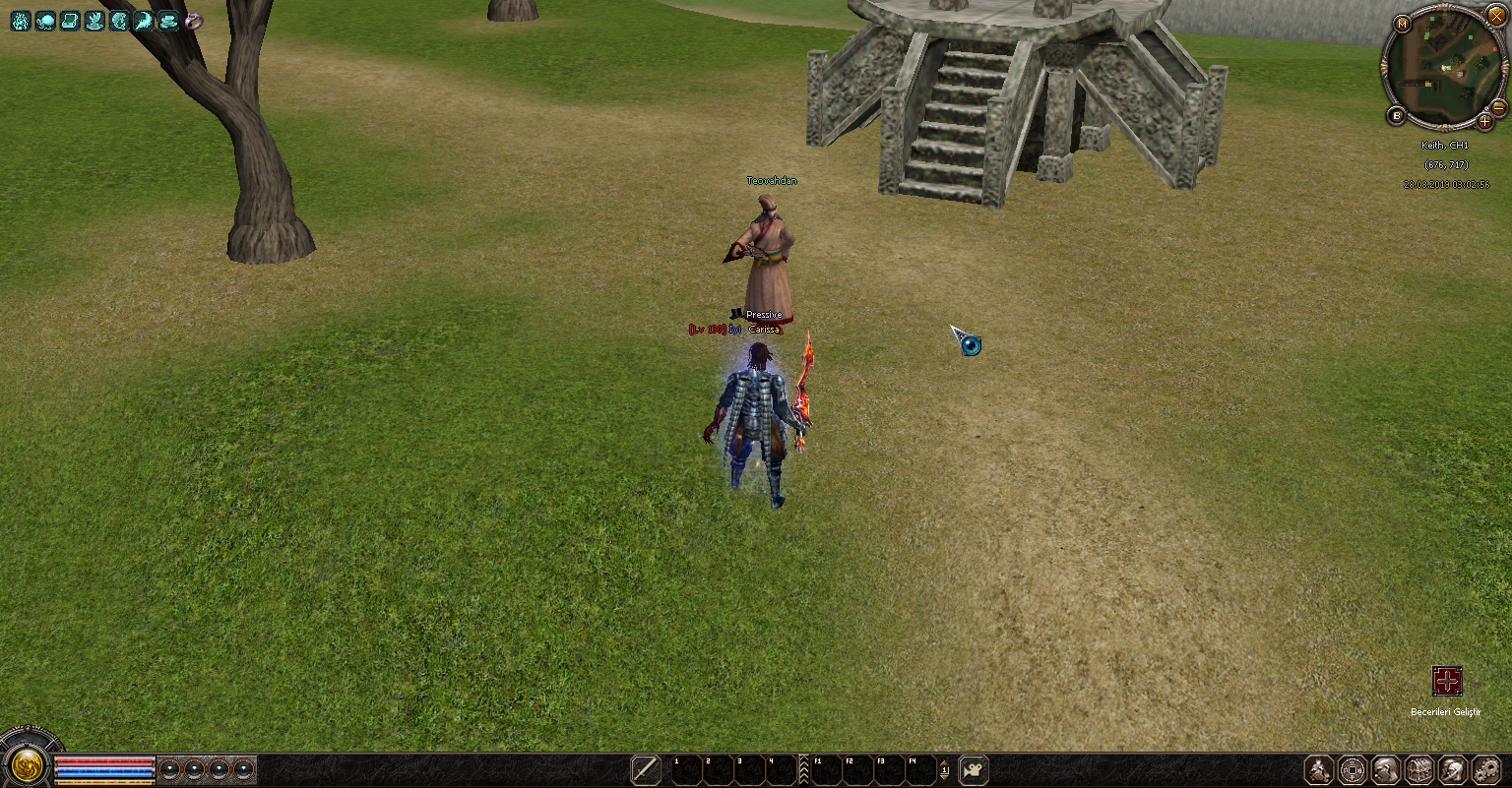
Task: Select the sword attack icon on the bar
Action: tap(646, 769)
